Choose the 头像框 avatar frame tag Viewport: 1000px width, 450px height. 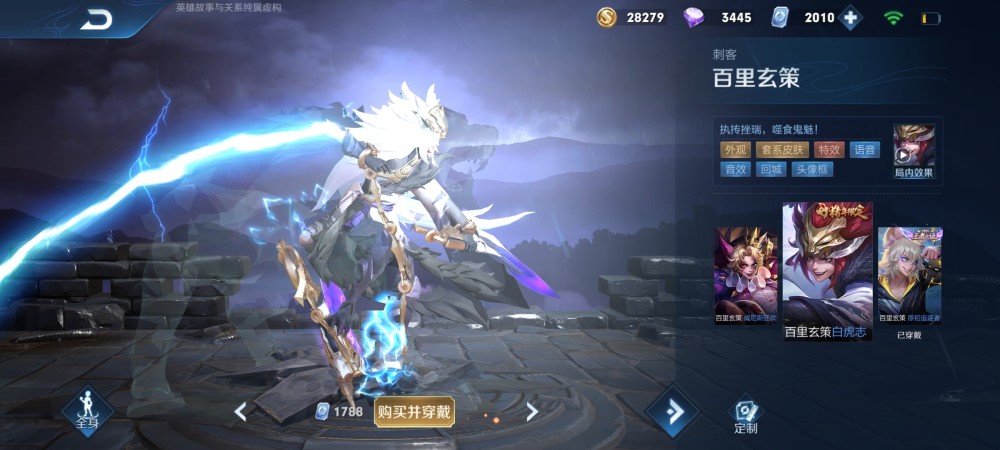(811, 169)
